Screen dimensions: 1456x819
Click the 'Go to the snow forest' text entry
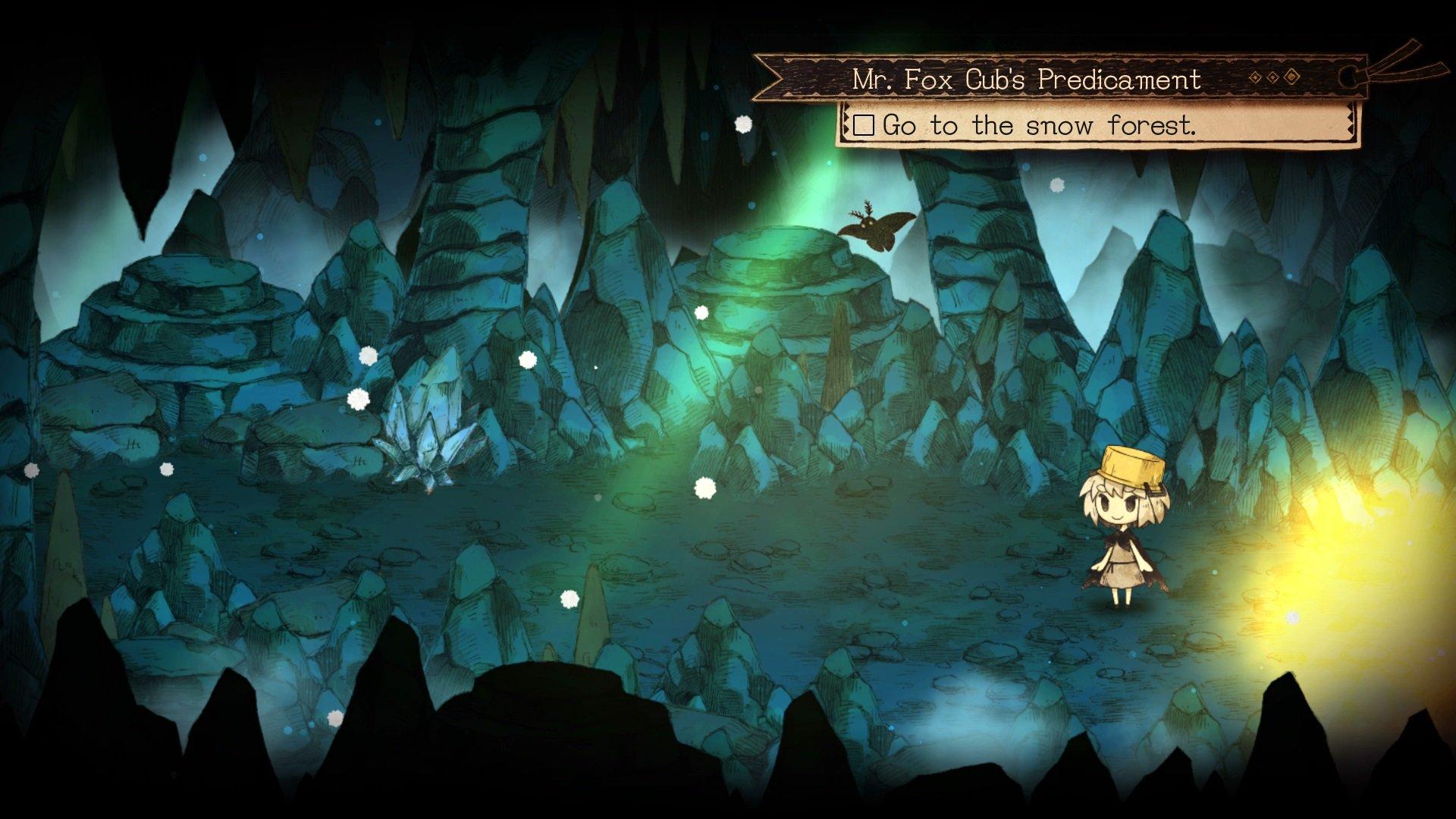click(1039, 125)
